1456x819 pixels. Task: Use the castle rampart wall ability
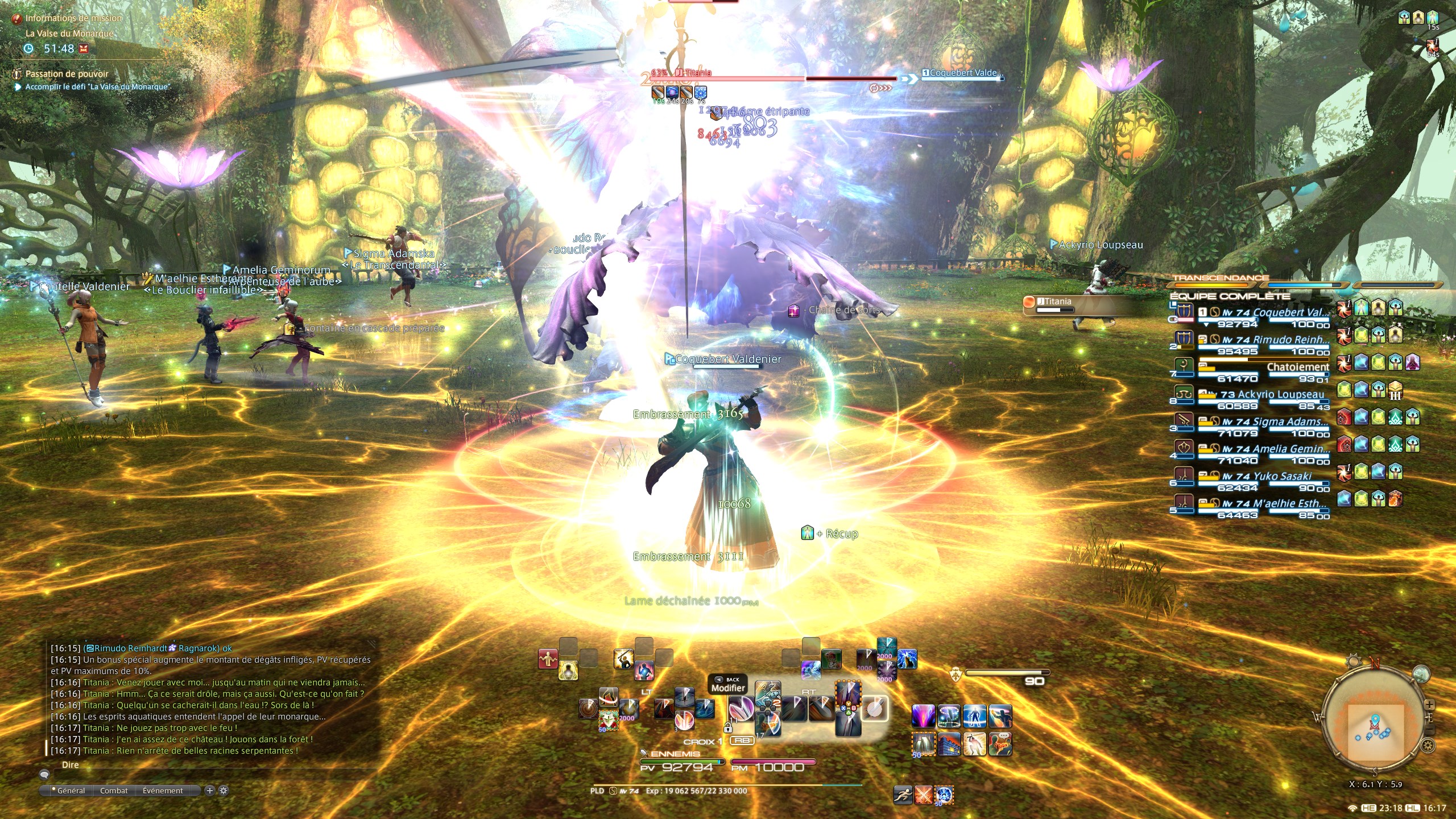point(949,744)
